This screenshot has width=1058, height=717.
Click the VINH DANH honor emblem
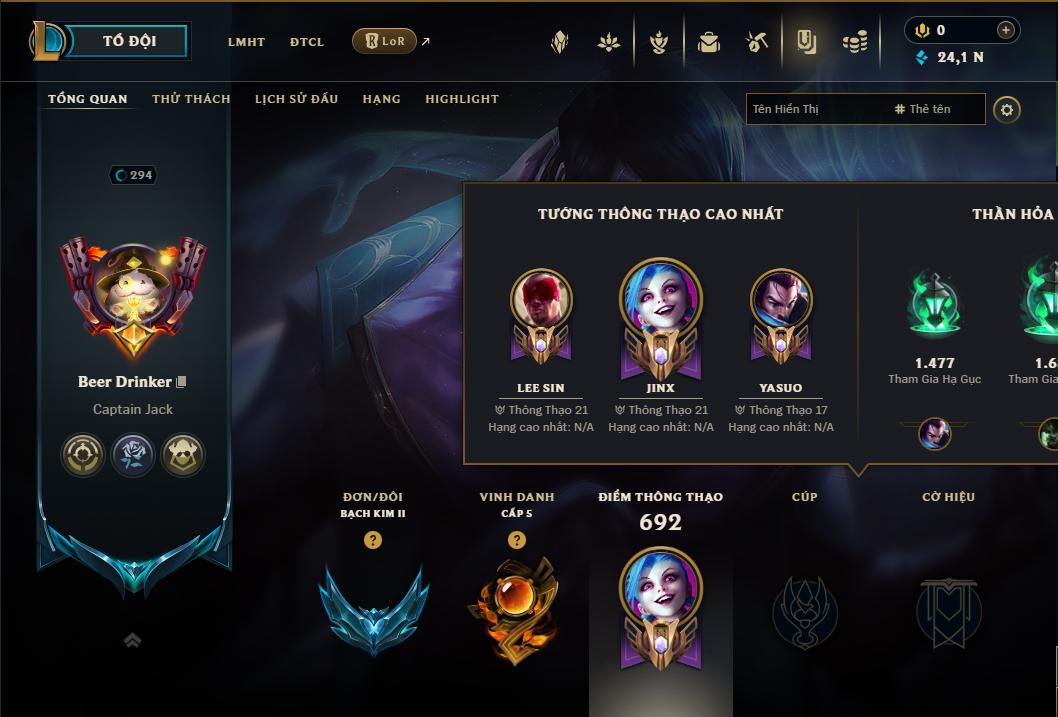click(516, 609)
